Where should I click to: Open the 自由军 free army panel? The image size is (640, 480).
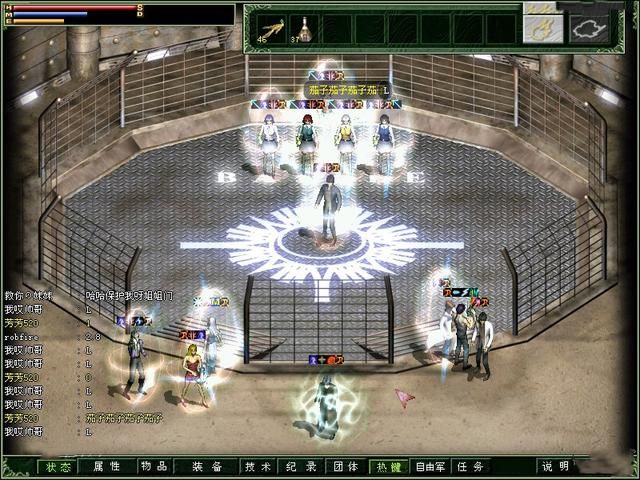(431, 467)
